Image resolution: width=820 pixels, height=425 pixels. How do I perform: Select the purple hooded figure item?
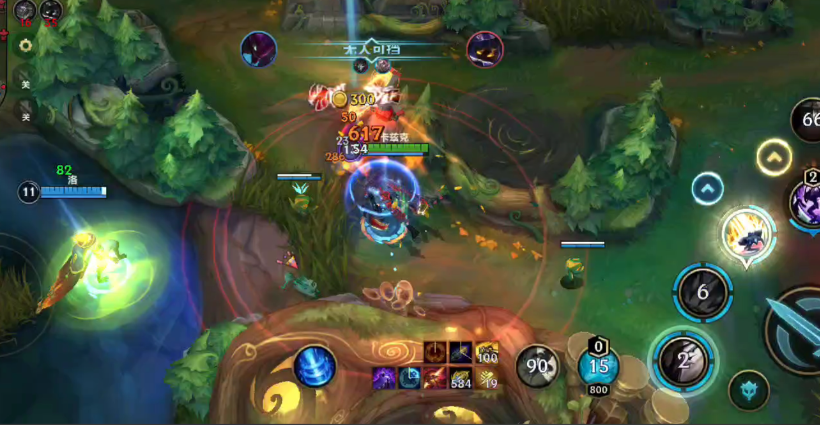point(385,377)
